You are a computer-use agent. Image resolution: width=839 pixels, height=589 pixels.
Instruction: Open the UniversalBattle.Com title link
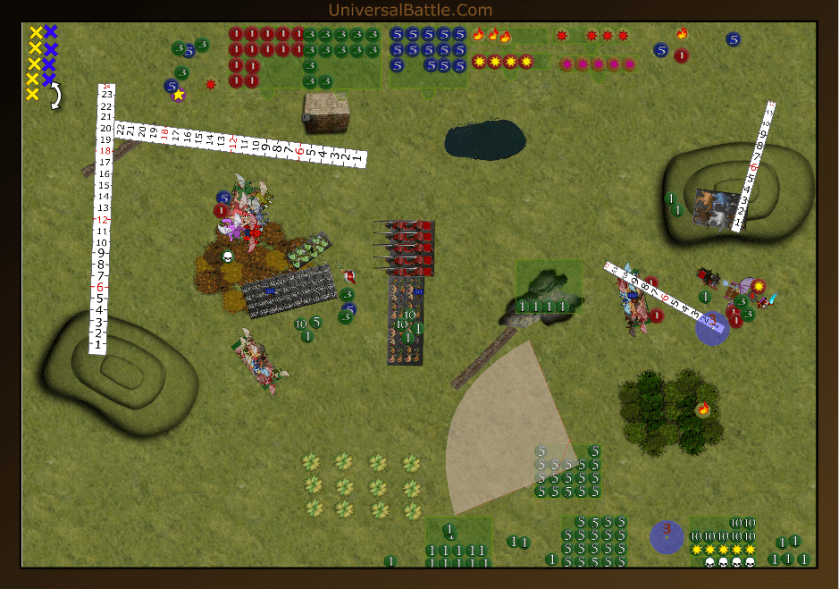[x=410, y=10]
